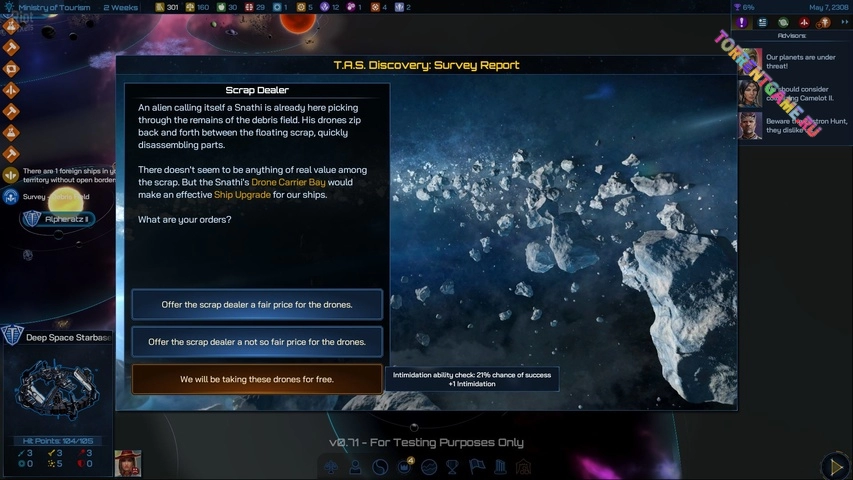Switch to the red ships tab
Image resolution: width=853 pixels, height=480 pixels.
(x=803, y=22)
